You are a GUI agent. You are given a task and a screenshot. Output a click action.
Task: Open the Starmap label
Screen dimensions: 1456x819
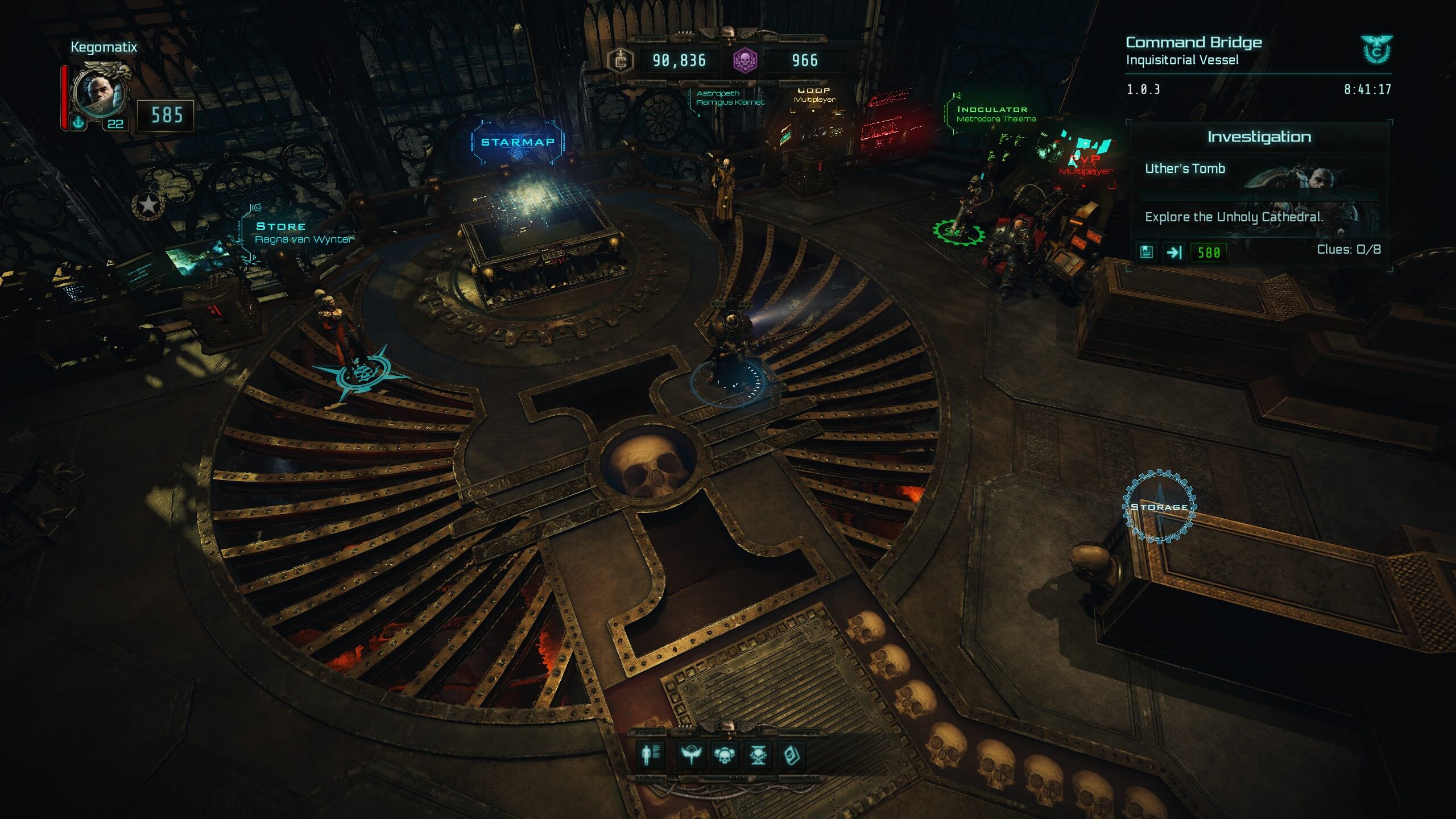point(518,142)
